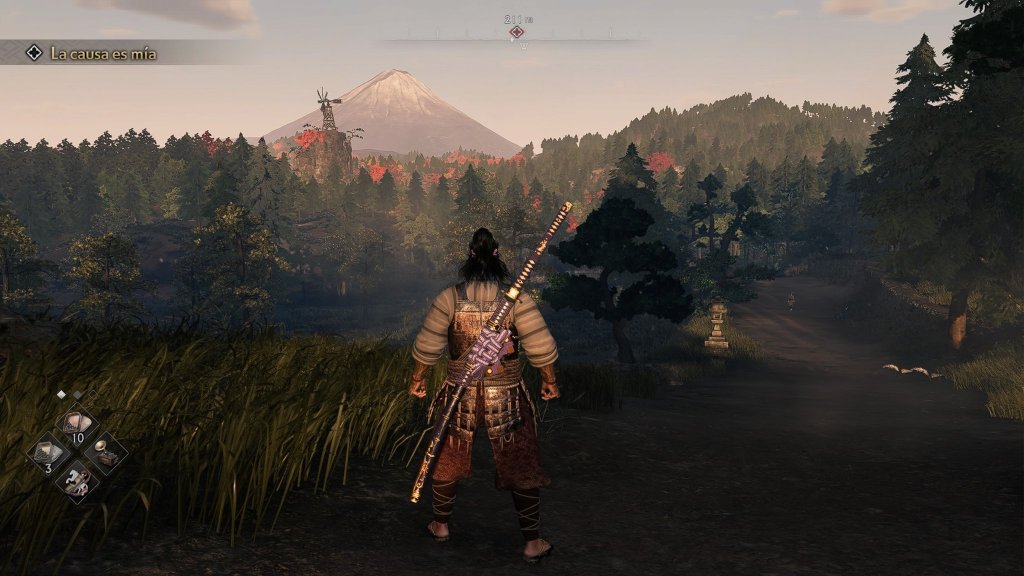
Task: Select the item slot with count 3
Action: coord(49,454)
